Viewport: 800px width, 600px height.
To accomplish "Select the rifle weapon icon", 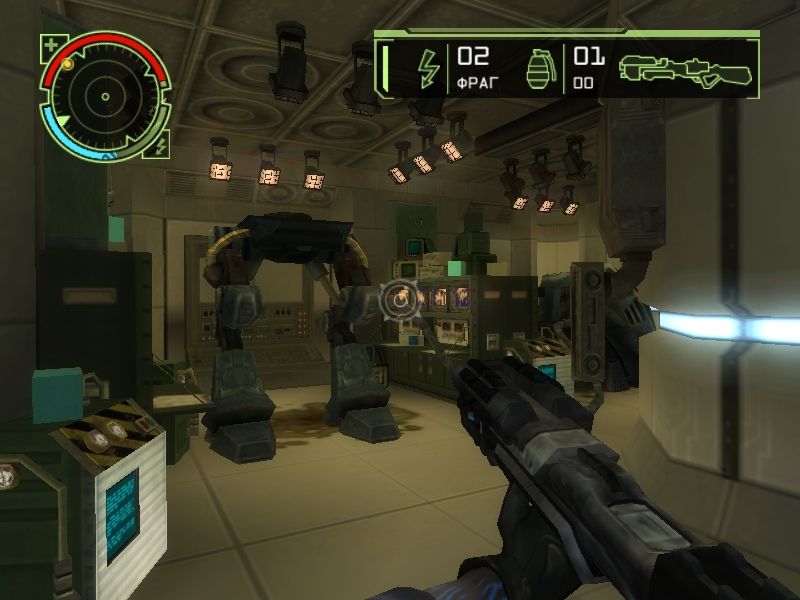I will 684,68.
